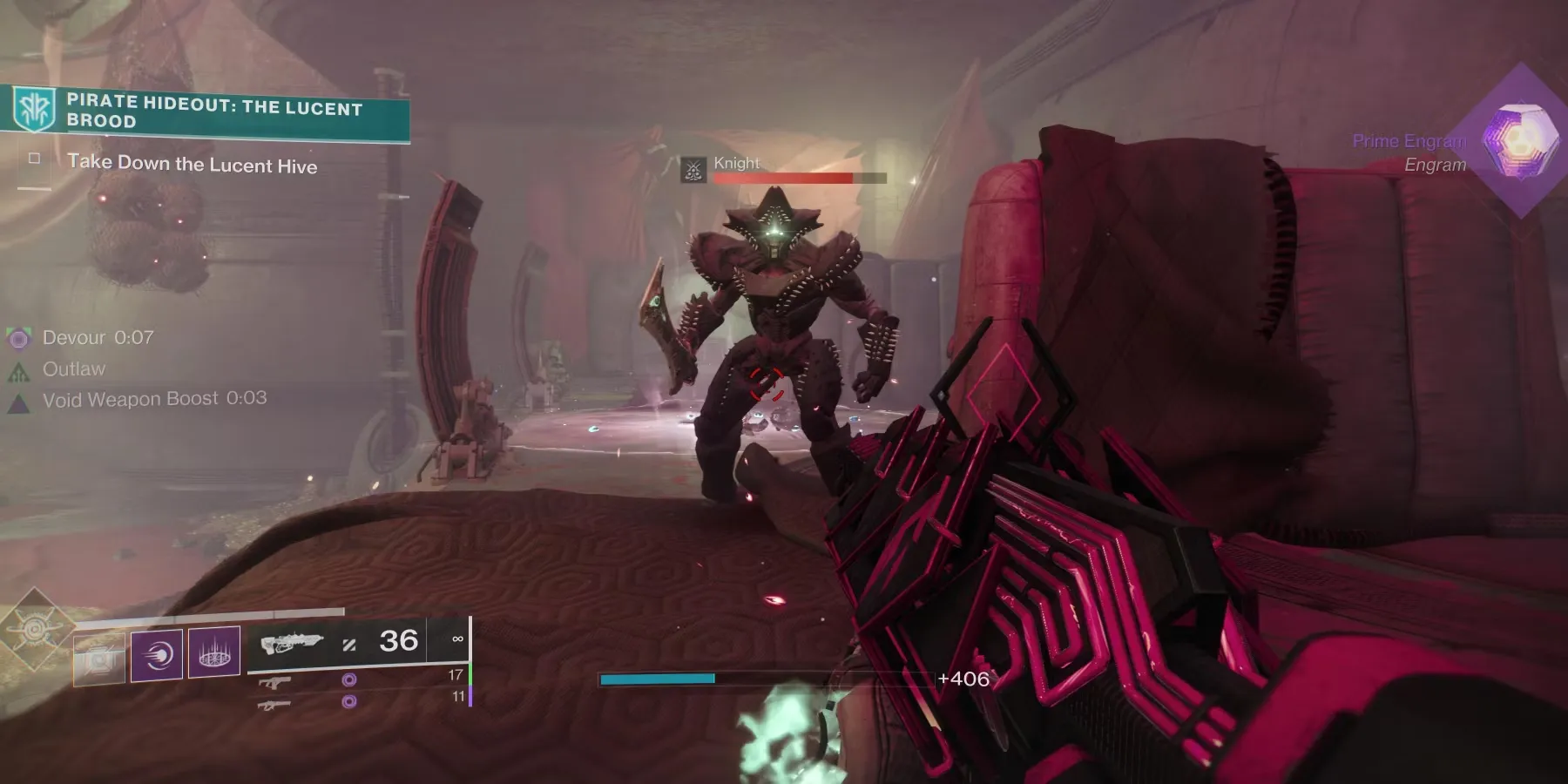1568x784 pixels.
Task: Switch to the weapon with 17 ammo
Action: [x=274, y=682]
